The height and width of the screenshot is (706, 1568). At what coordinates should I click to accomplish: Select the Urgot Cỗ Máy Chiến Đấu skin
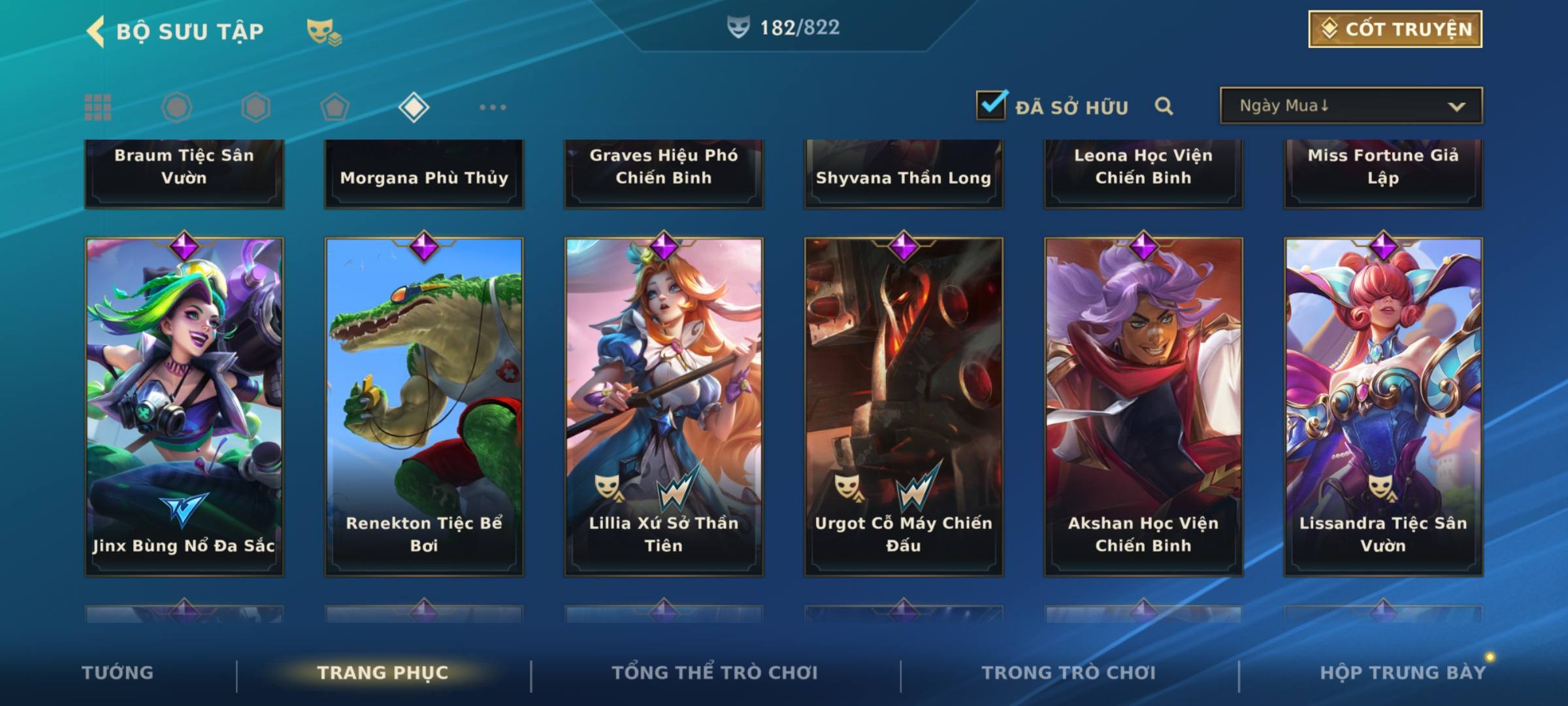click(x=904, y=405)
